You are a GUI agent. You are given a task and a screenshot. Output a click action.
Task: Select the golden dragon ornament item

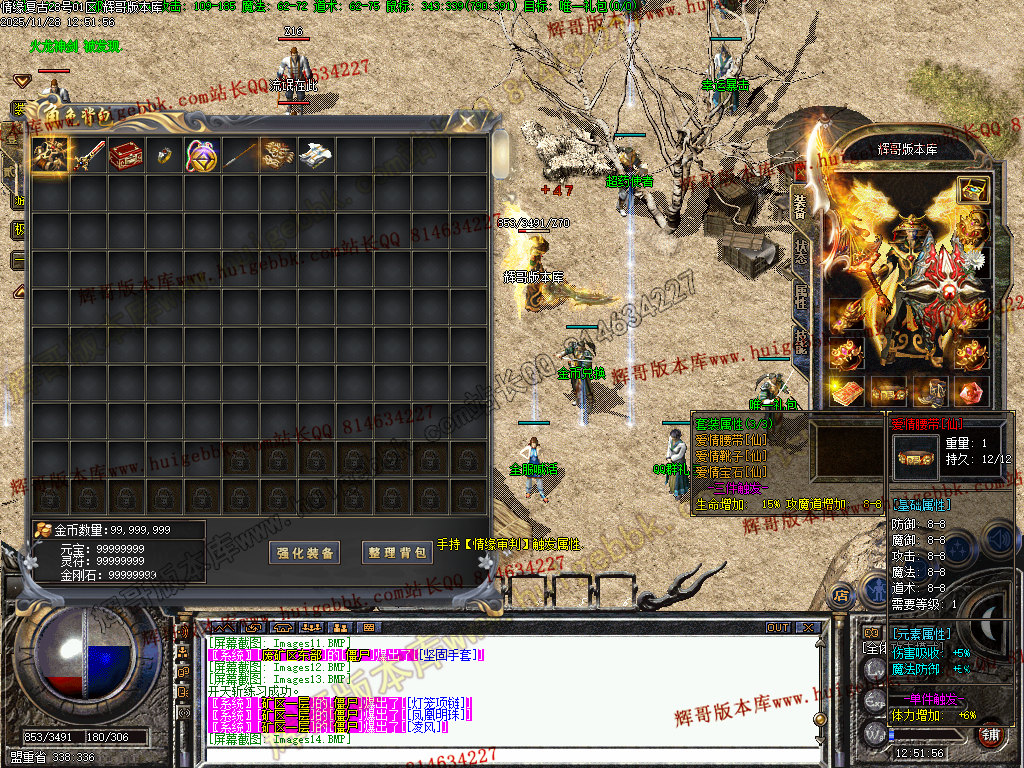[x=278, y=155]
